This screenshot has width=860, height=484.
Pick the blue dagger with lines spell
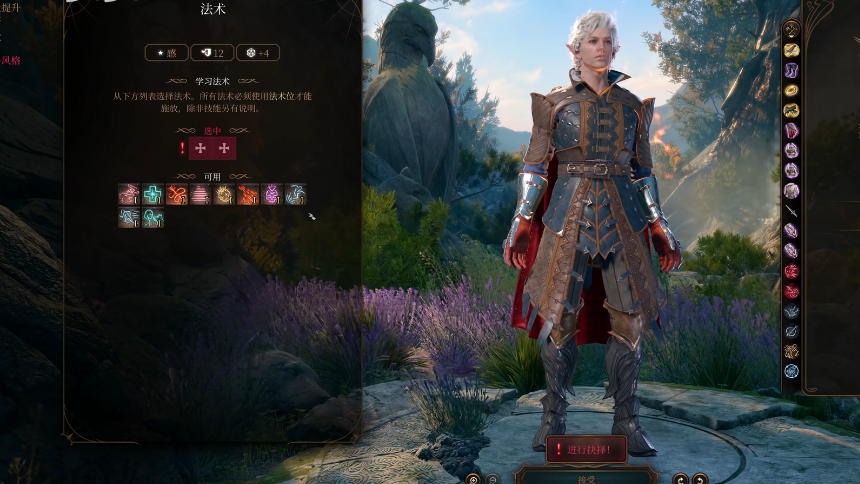[129, 218]
